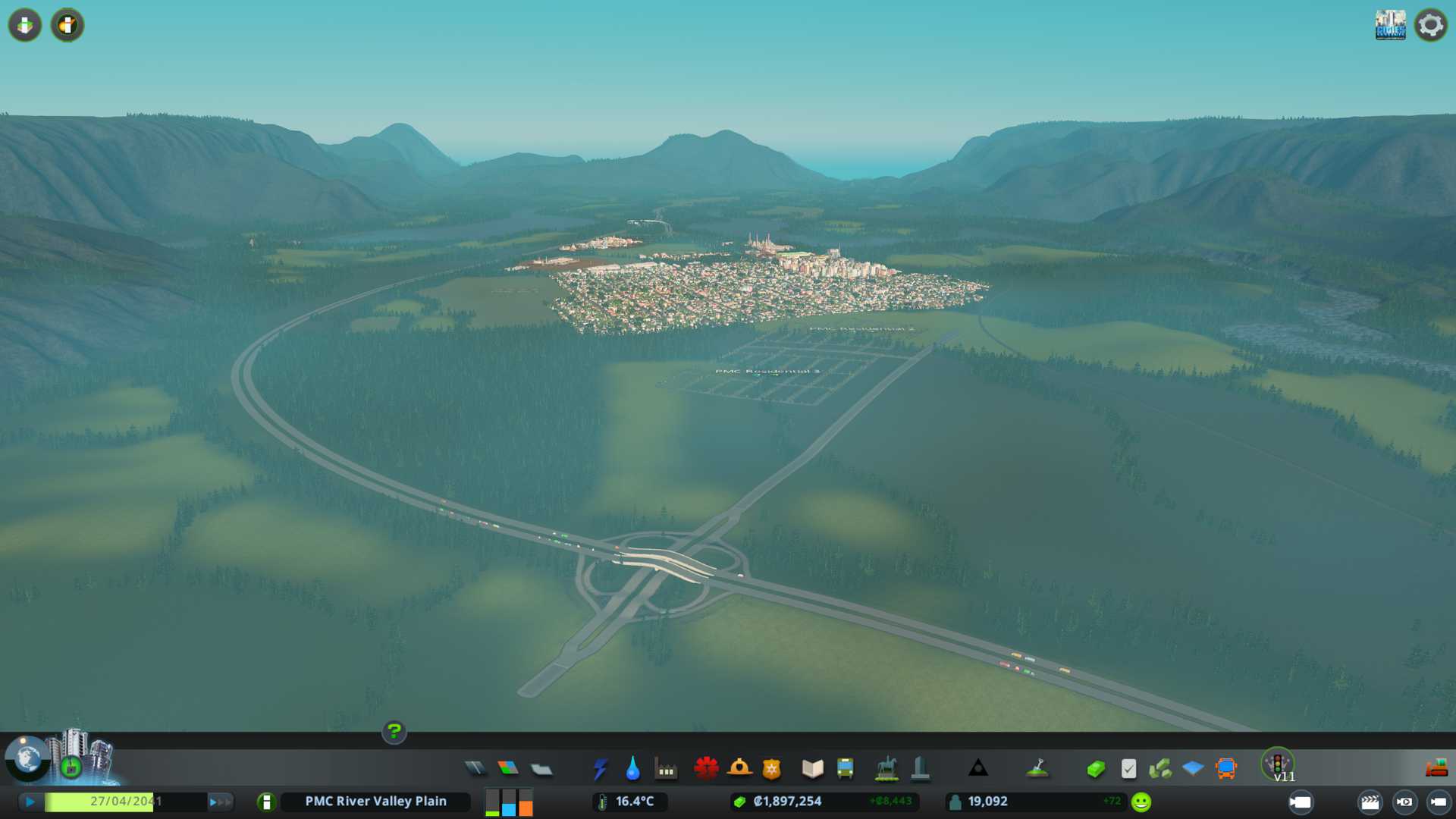The image size is (1456, 819).
Task: Open the Water and Sewage menu
Action: click(632, 768)
